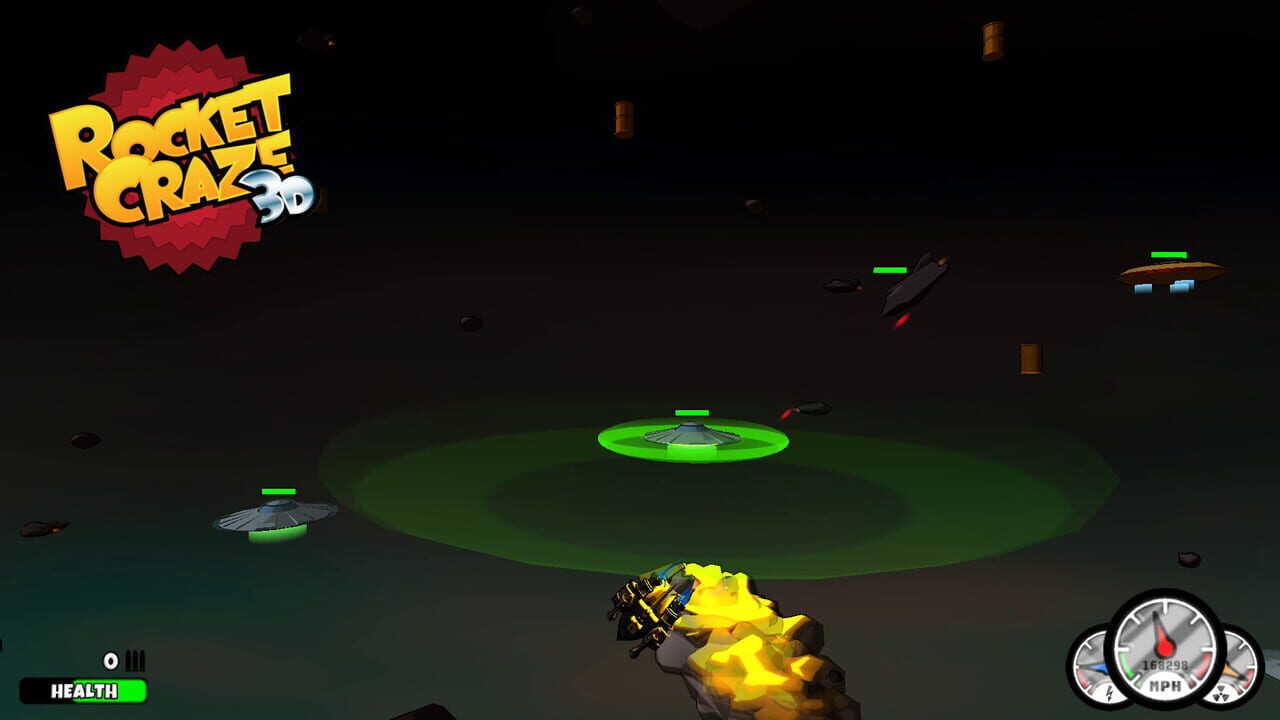Click the health bar above the left UFO
This screenshot has width=1280, height=720.
[x=278, y=491]
